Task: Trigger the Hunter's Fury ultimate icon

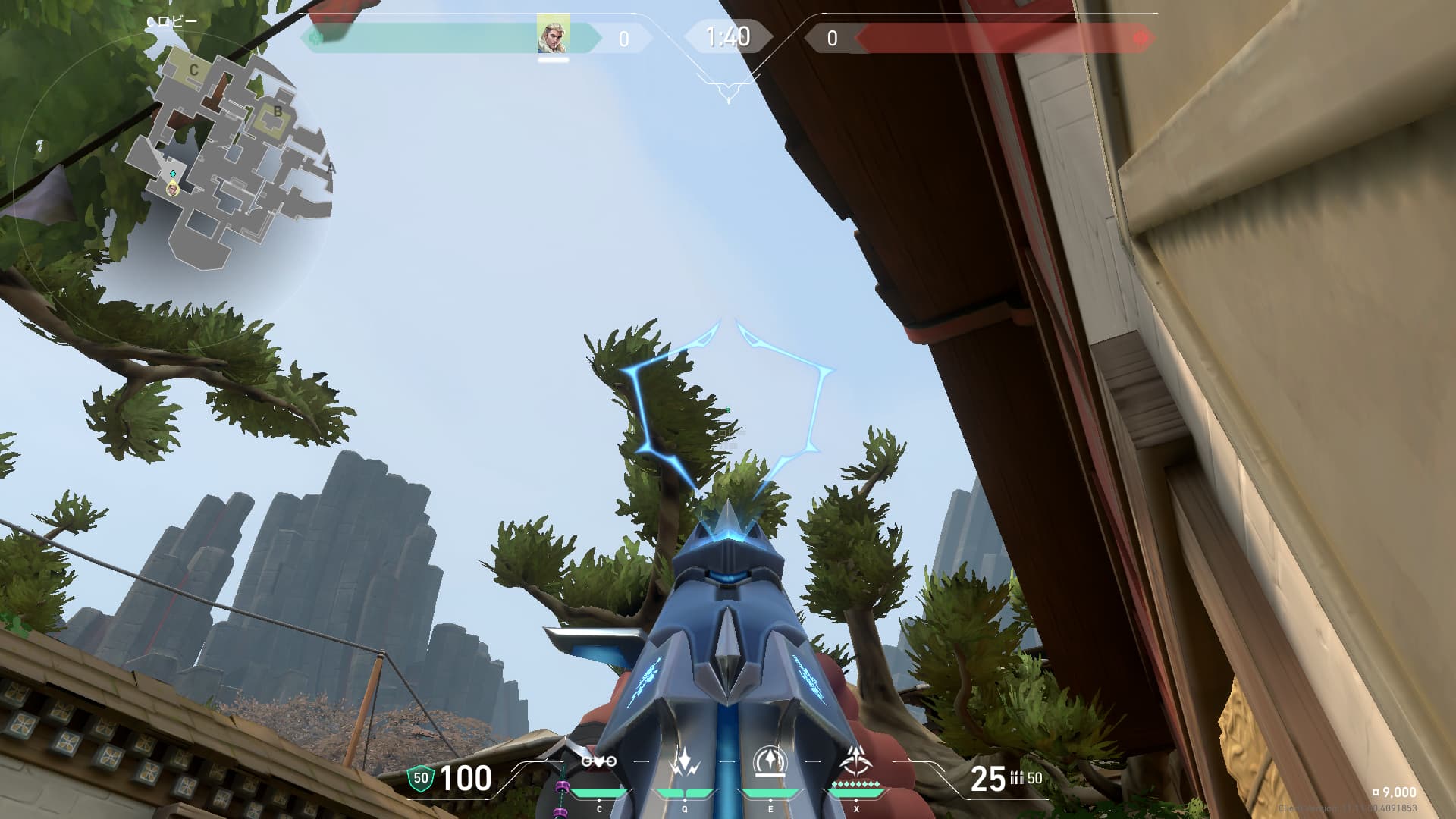Action: pyautogui.click(x=856, y=761)
